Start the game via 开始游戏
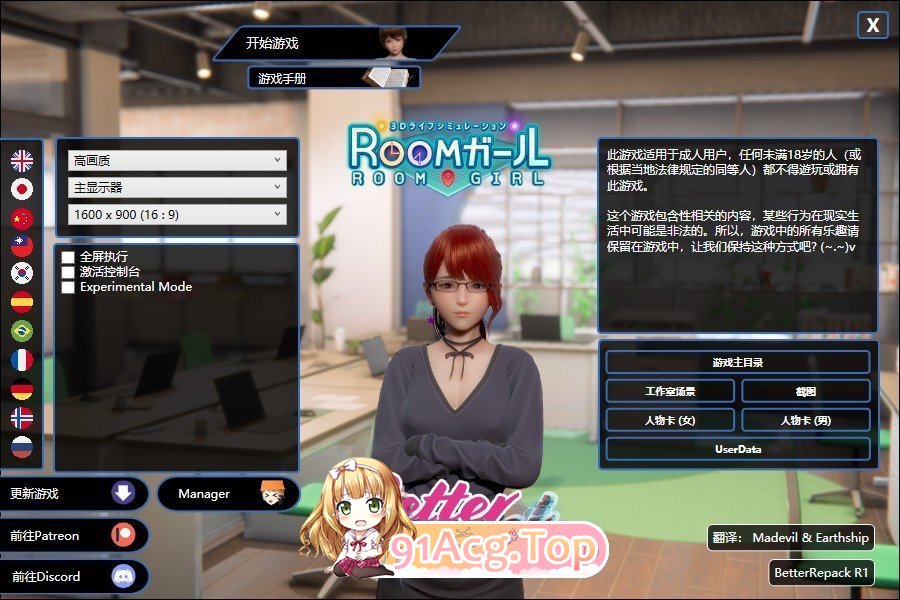 (330, 43)
